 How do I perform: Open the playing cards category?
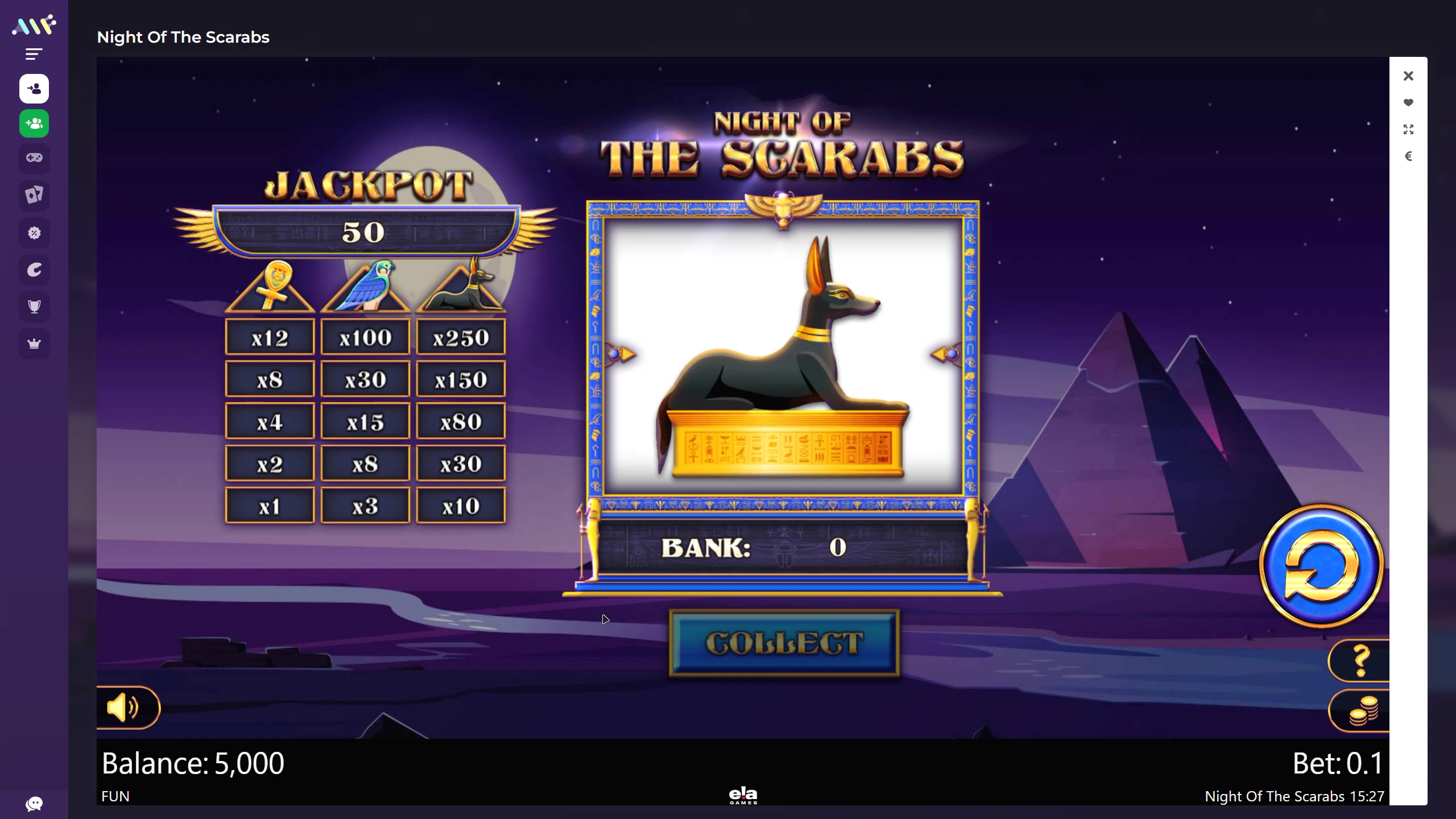coord(34,195)
